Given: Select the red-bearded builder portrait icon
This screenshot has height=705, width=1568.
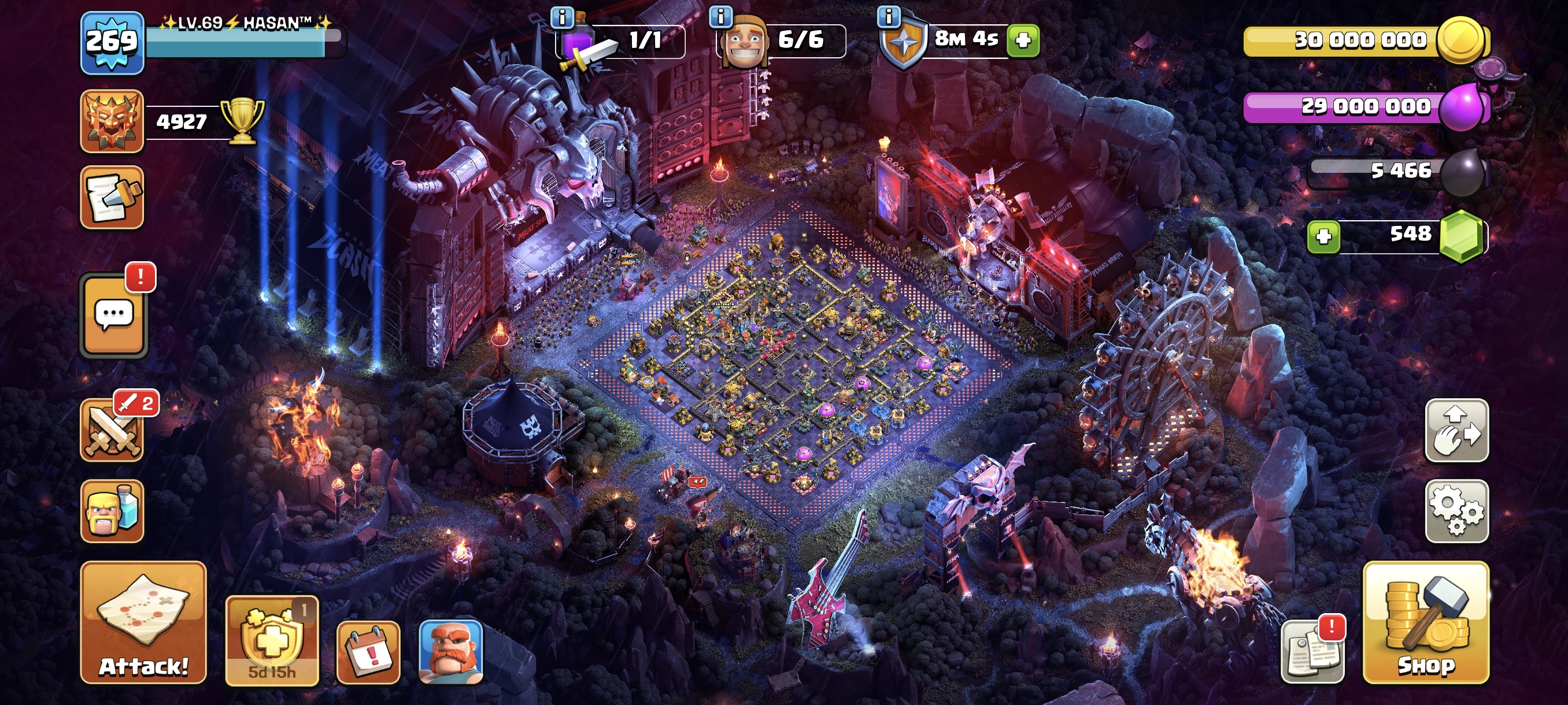Looking at the screenshot, I should coord(451,652).
